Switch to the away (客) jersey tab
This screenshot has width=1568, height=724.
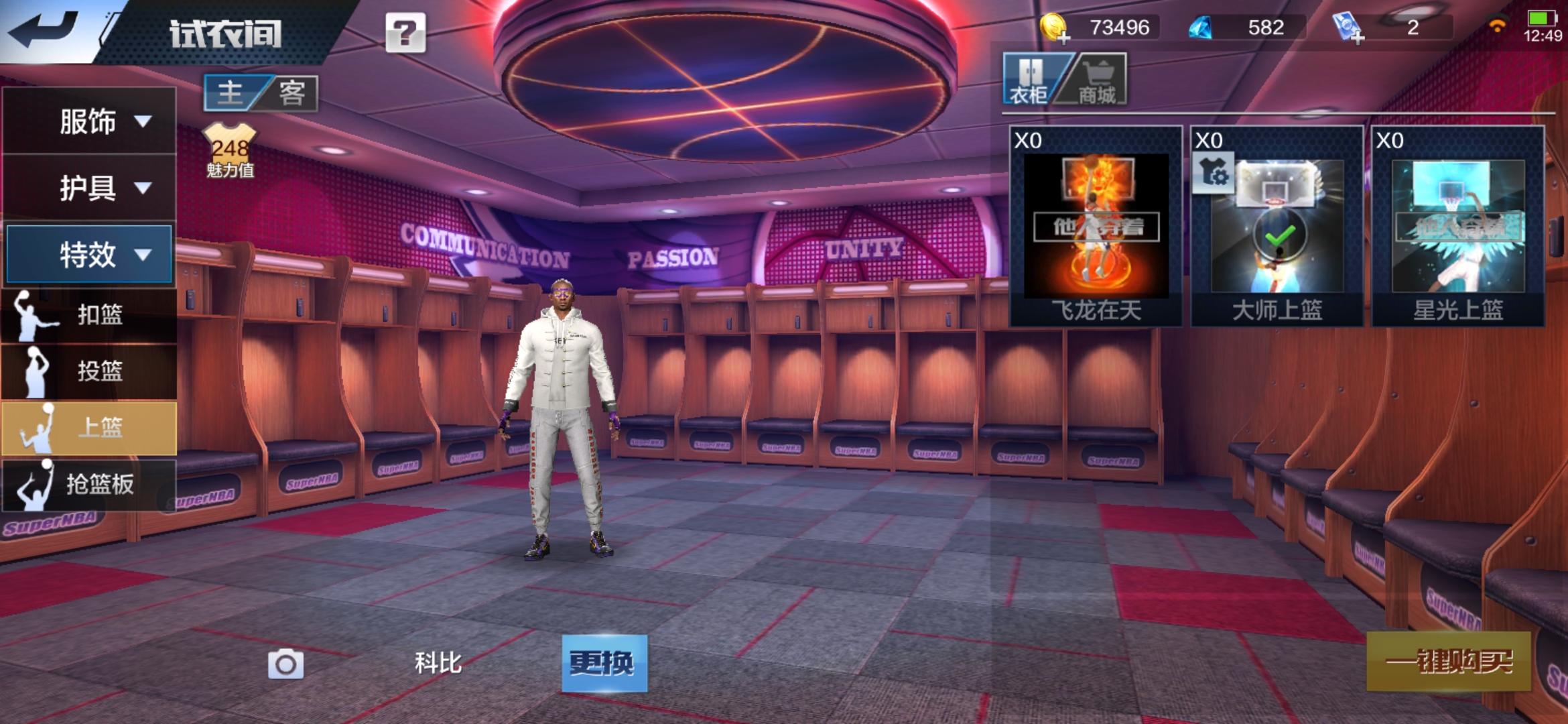pyautogui.click(x=292, y=93)
